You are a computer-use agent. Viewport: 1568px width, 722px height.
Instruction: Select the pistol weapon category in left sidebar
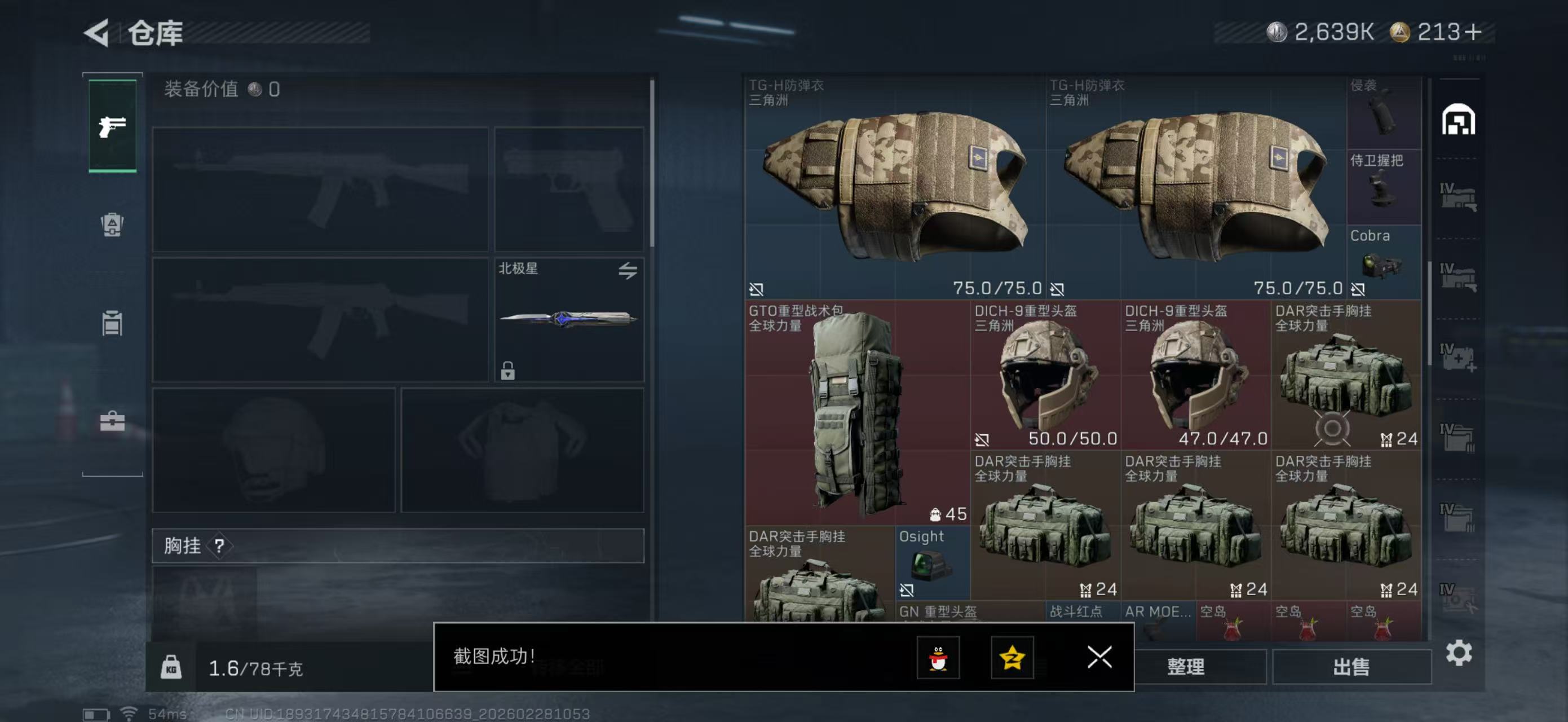click(x=112, y=126)
